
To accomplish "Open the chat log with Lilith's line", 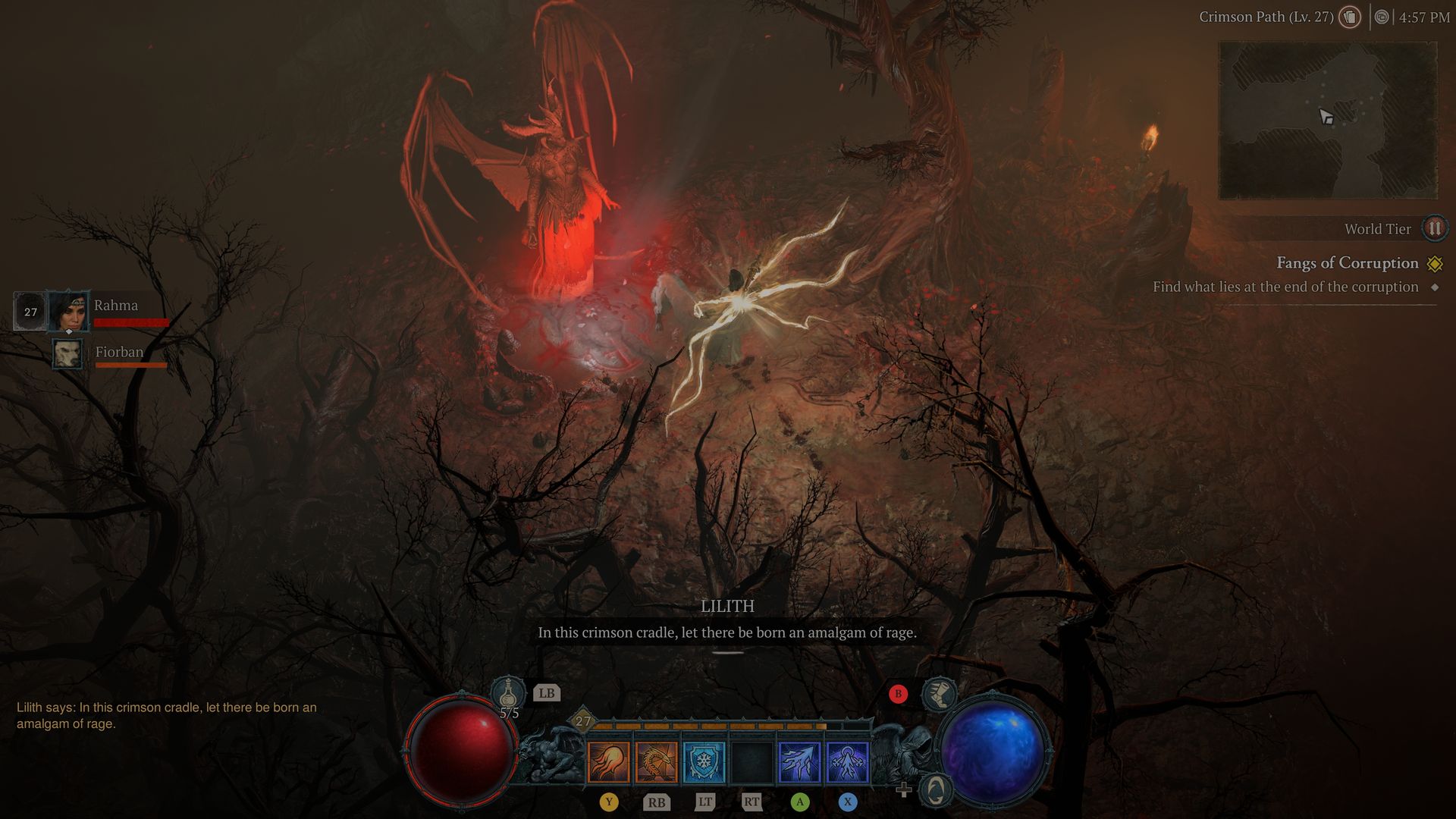I will pos(167,715).
